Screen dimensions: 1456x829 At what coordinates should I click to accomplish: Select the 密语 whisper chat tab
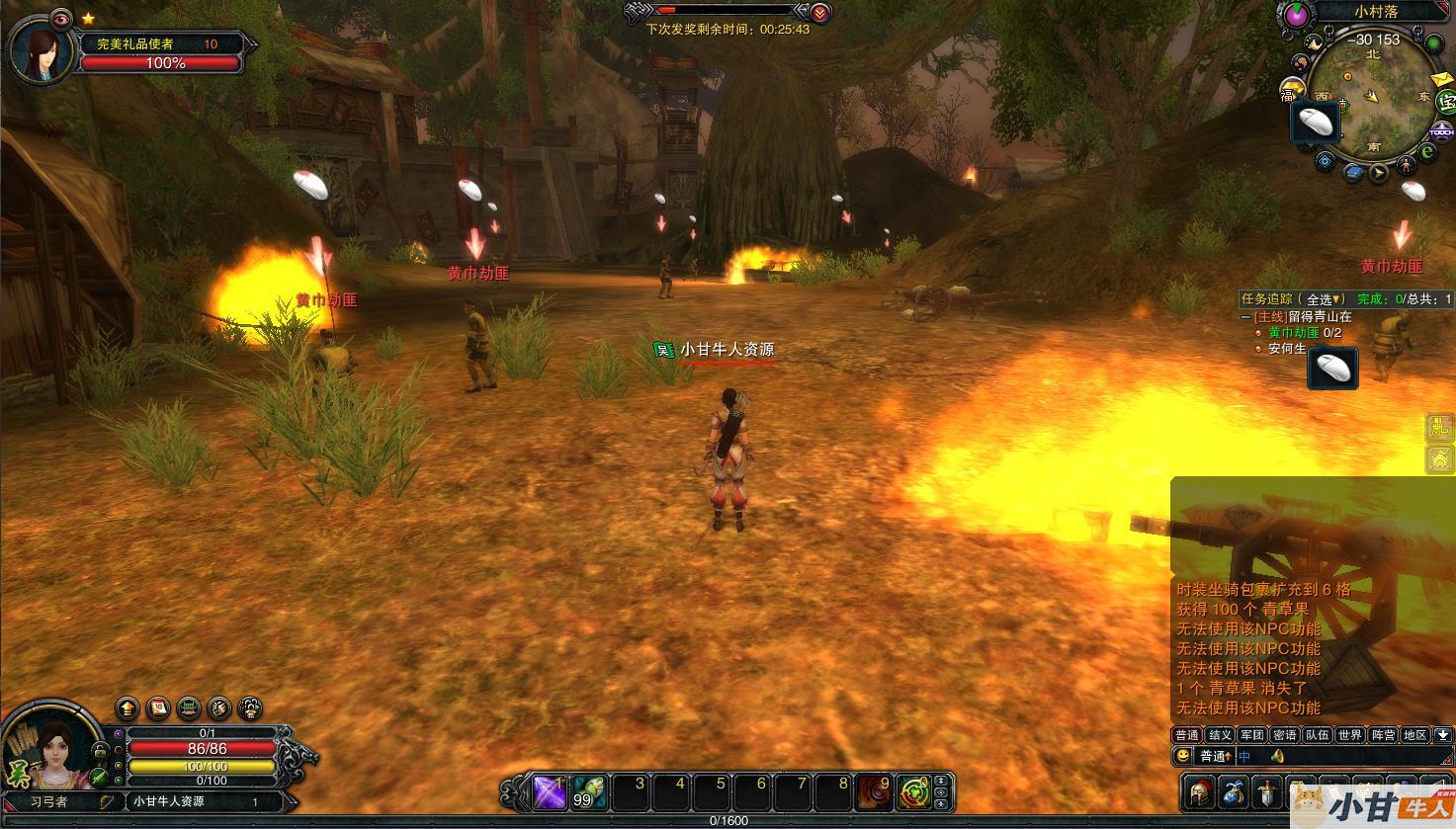point(1284,735)
